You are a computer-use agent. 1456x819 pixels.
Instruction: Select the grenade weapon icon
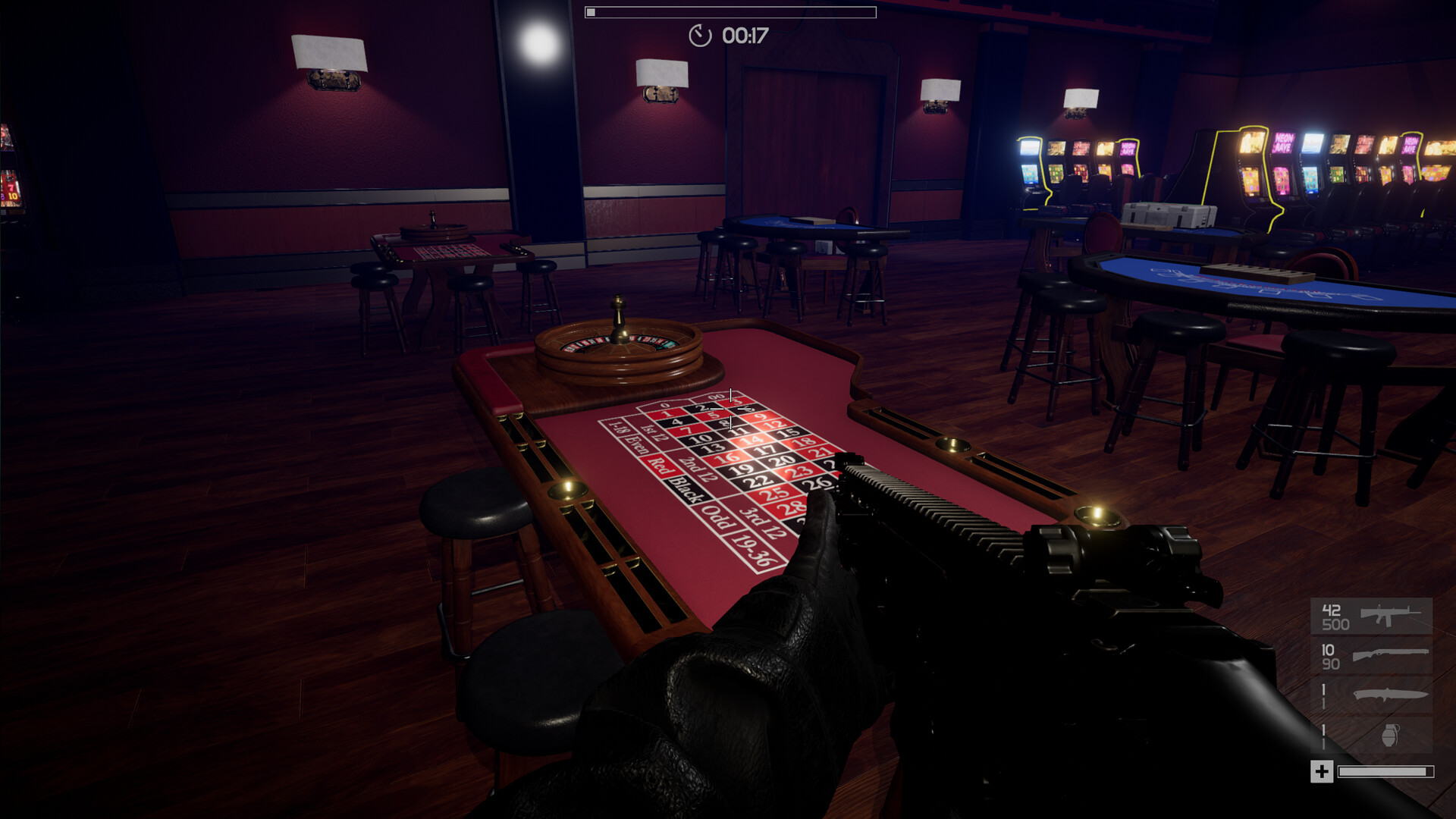point(1392,736)
